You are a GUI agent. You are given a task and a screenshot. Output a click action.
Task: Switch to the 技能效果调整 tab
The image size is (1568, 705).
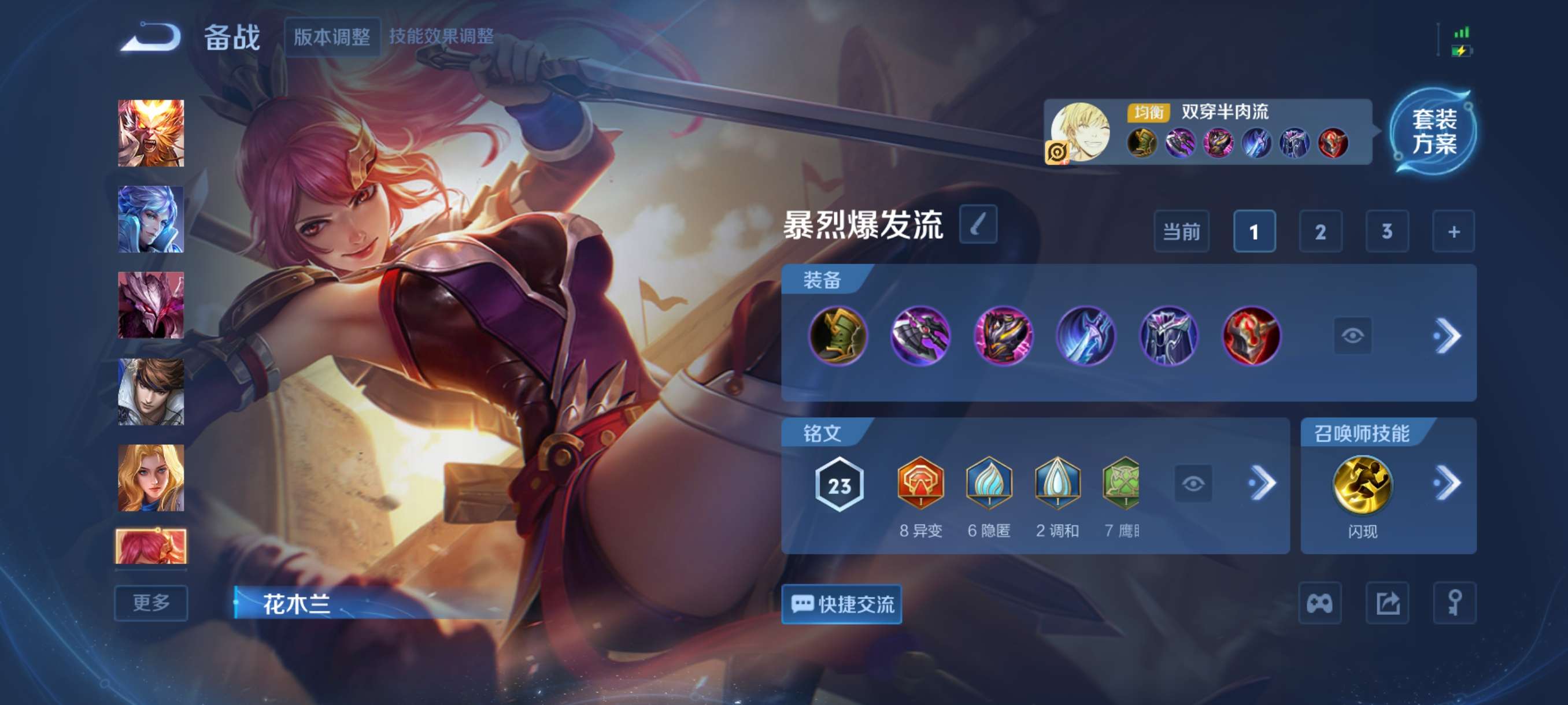[x=440, y=36]
